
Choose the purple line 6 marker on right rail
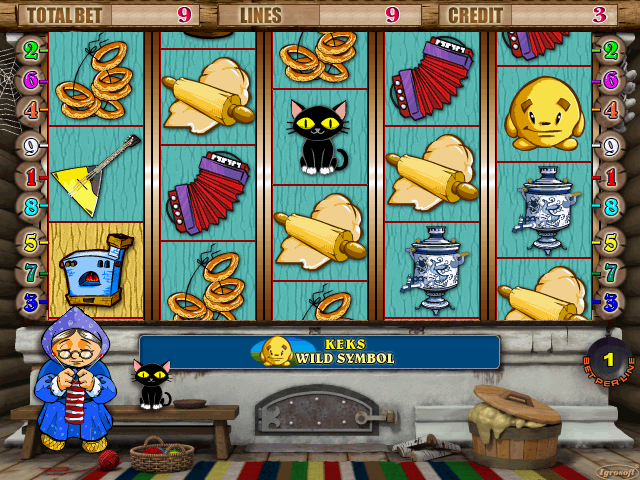(609, 79)
